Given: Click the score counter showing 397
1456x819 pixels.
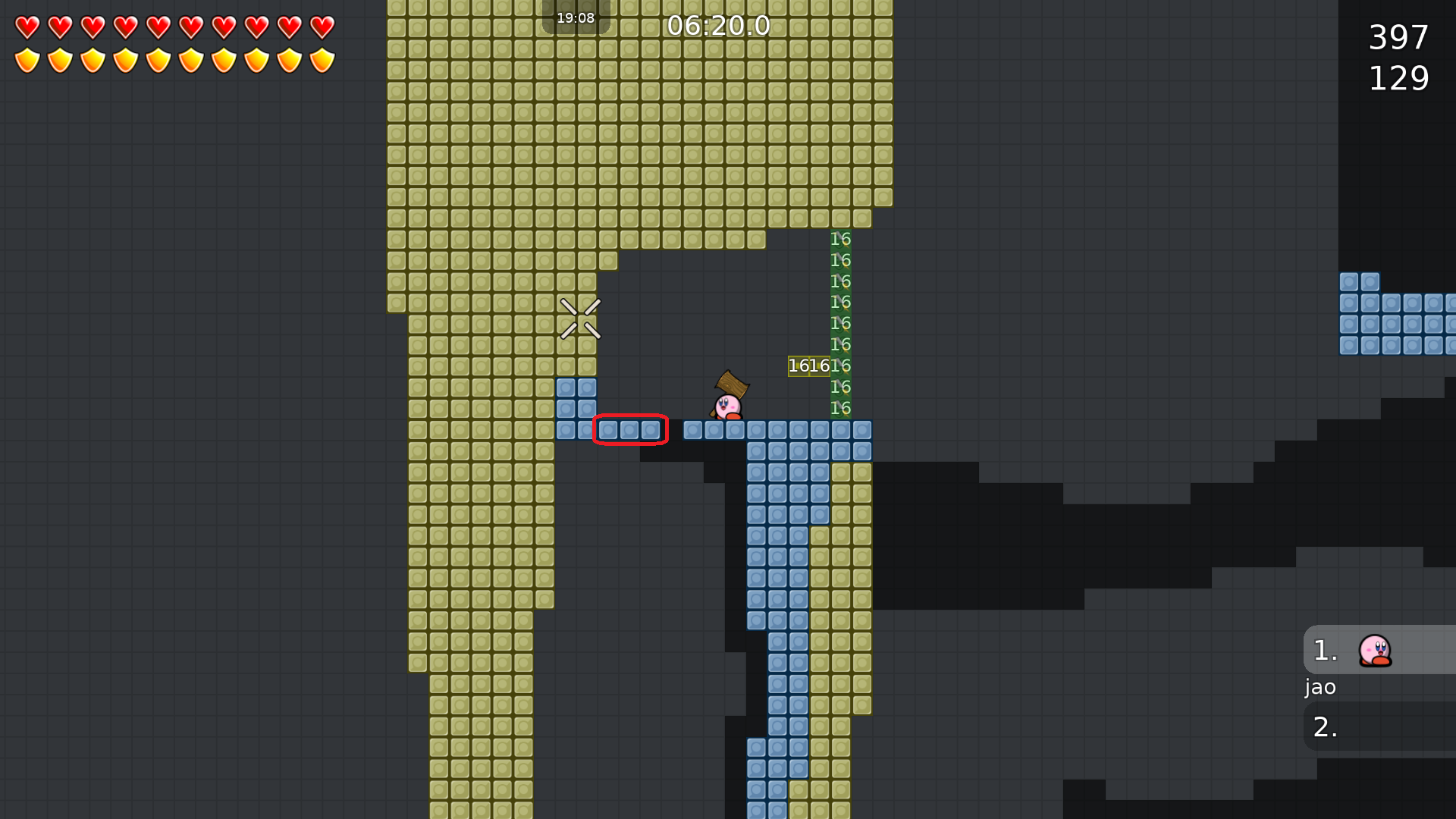Looking at the screenshot, I should pos(1398,38).
